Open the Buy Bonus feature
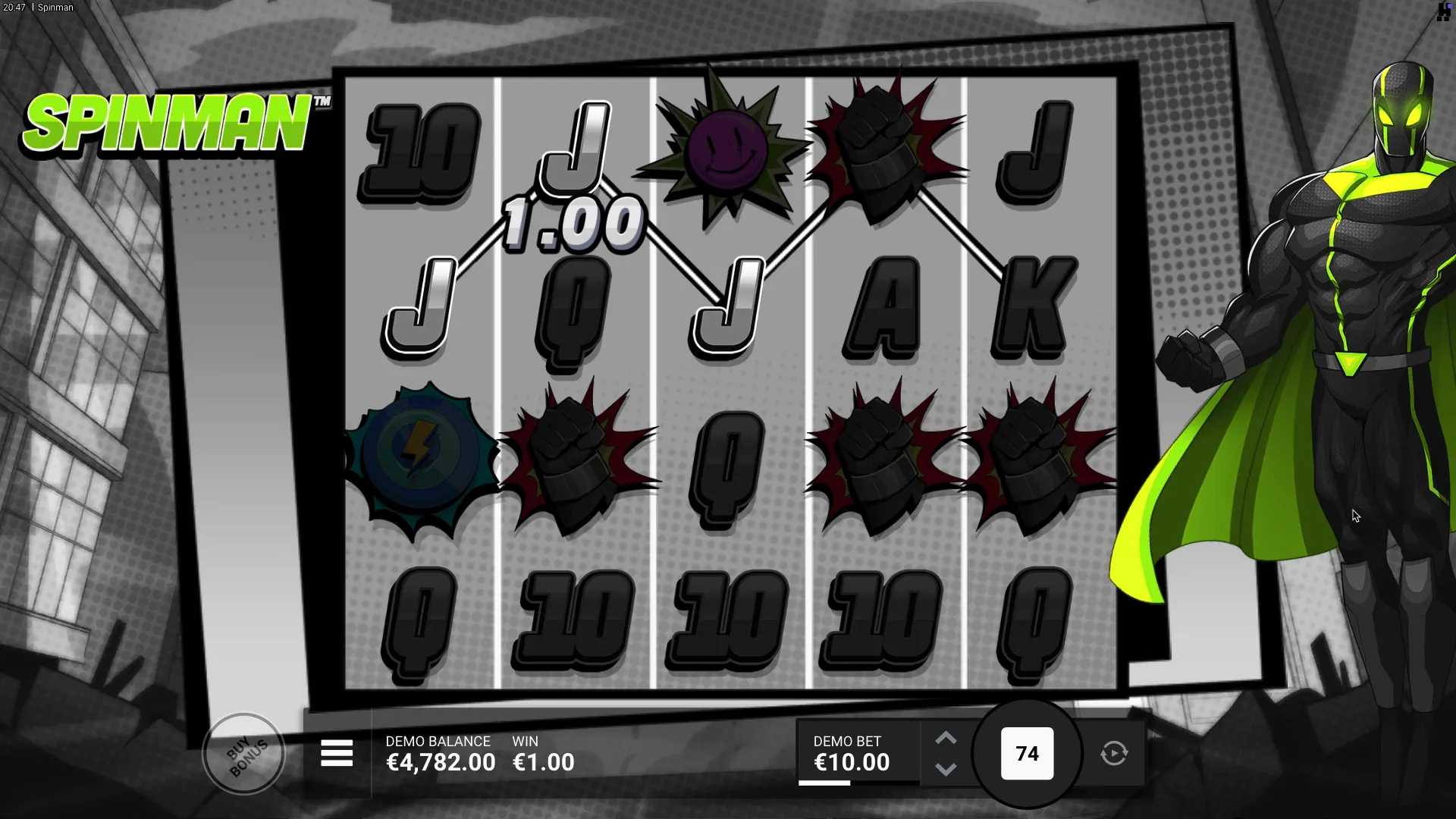 [x=244, y=754]
